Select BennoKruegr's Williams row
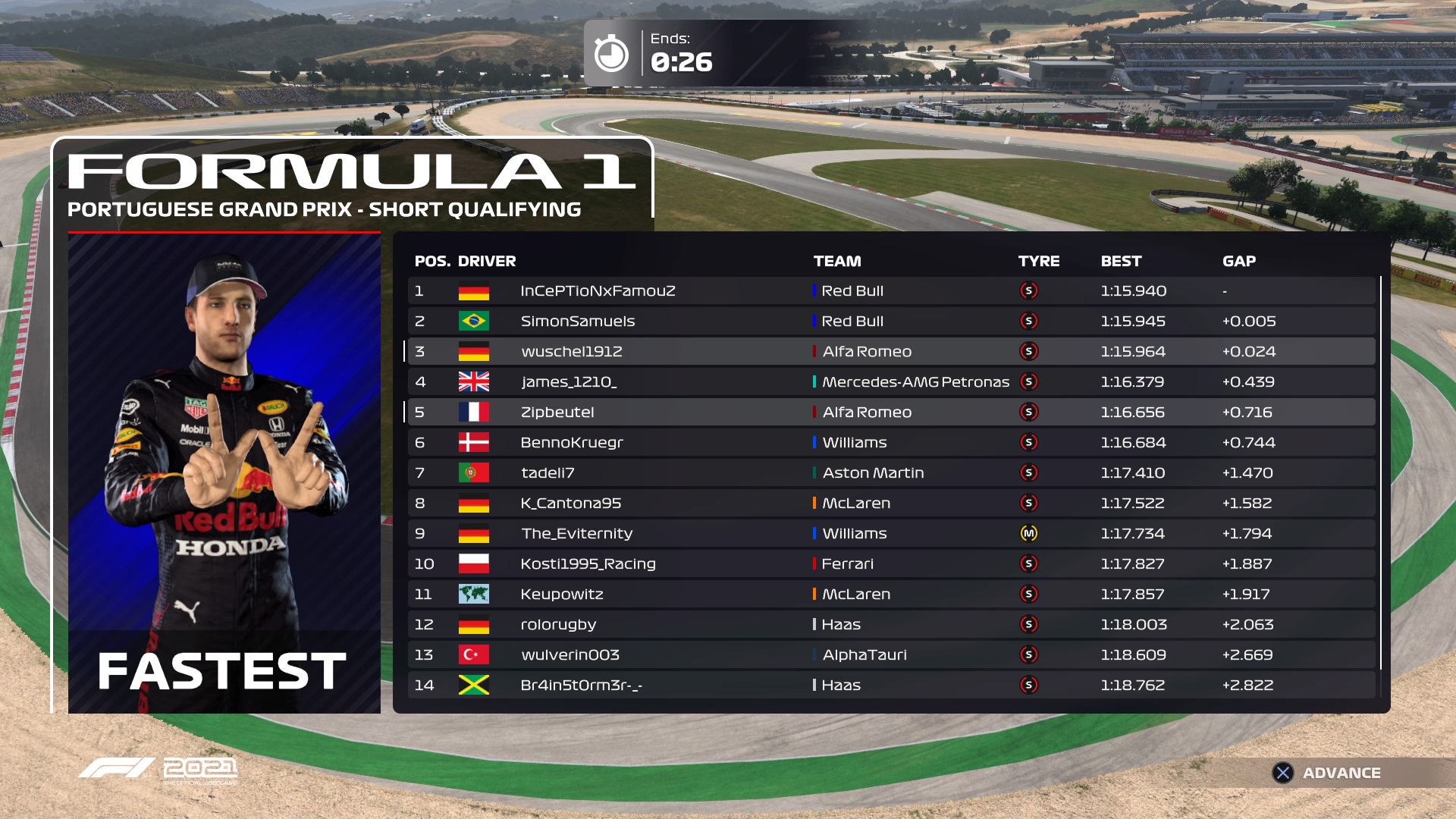1456x819 pixels. pos(891,443)
